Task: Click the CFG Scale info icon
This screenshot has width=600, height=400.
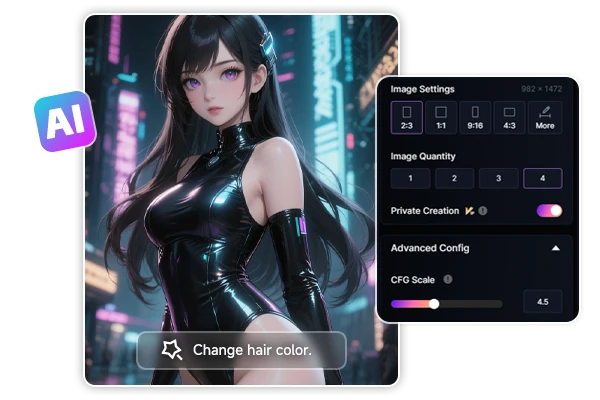Action: tap(447, 280)
